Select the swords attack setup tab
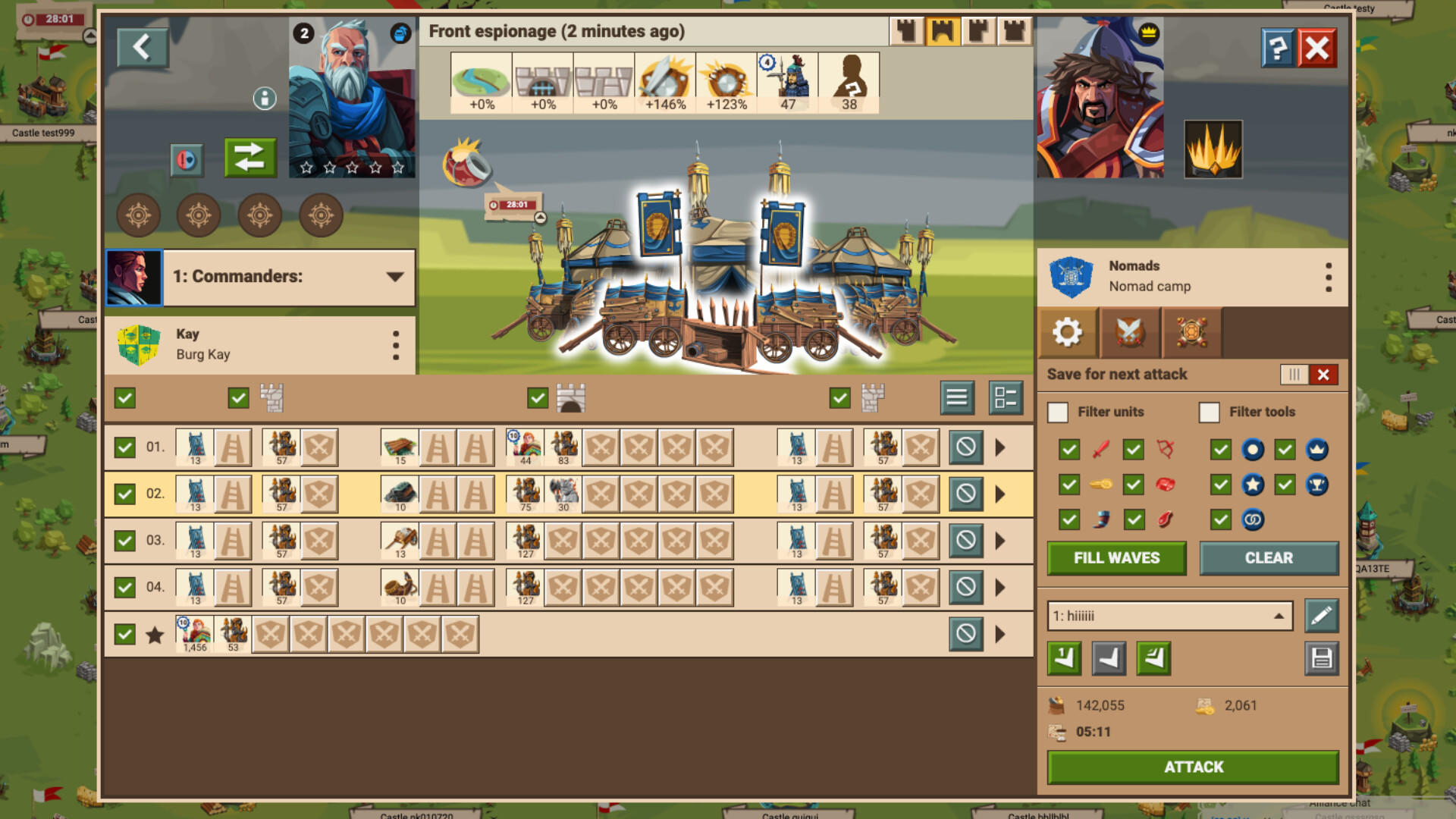 point(1129,332)
